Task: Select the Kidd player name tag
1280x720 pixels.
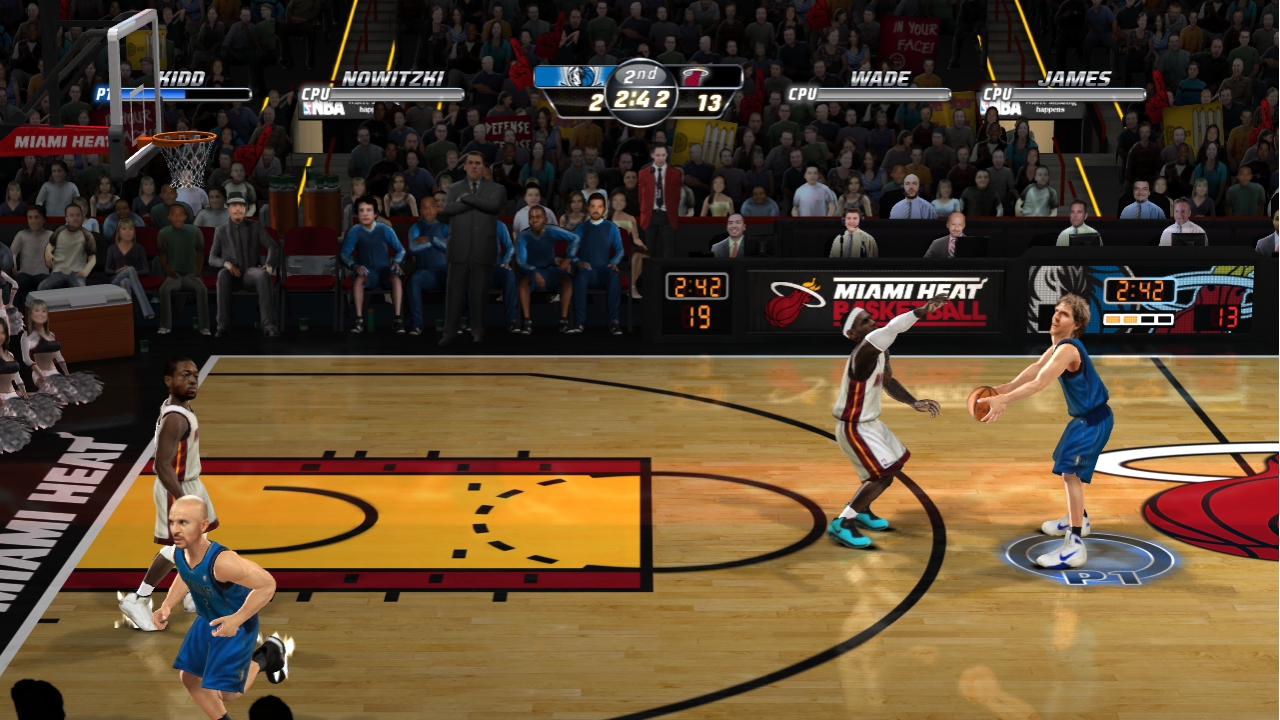Action: [x=181, y=79]
